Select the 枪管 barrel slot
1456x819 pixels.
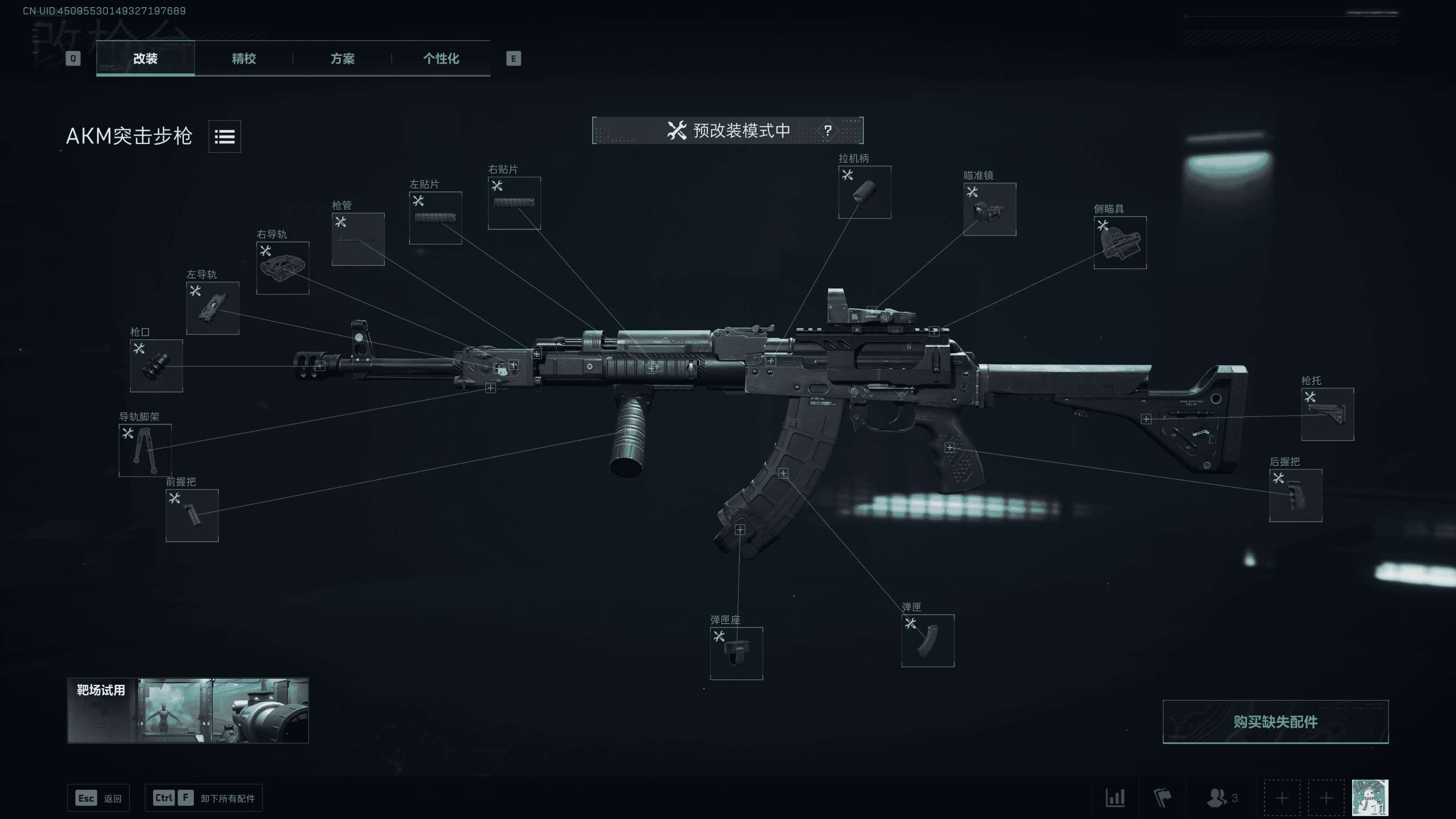[x=358, y=239]
